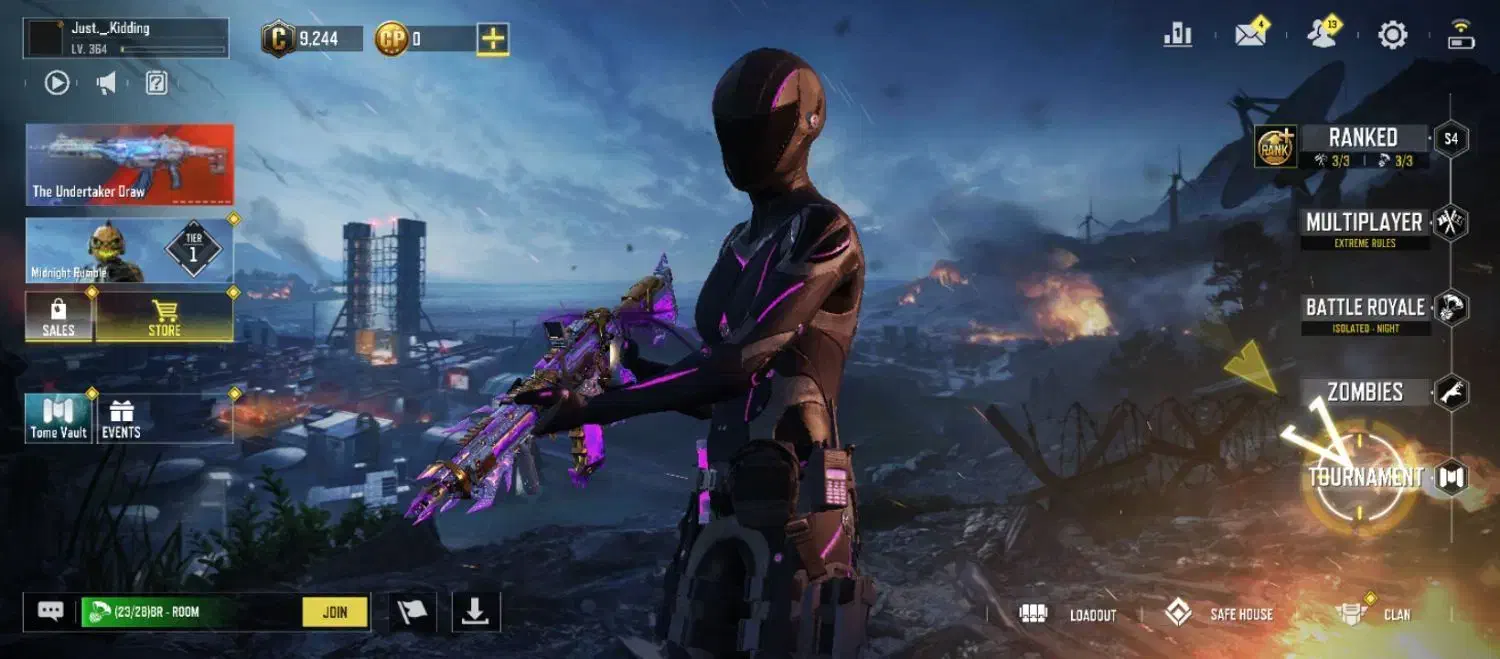This screenshot has width=1500, height=659.
Task: Open the Loadout screen
Action: point(1068,614)
